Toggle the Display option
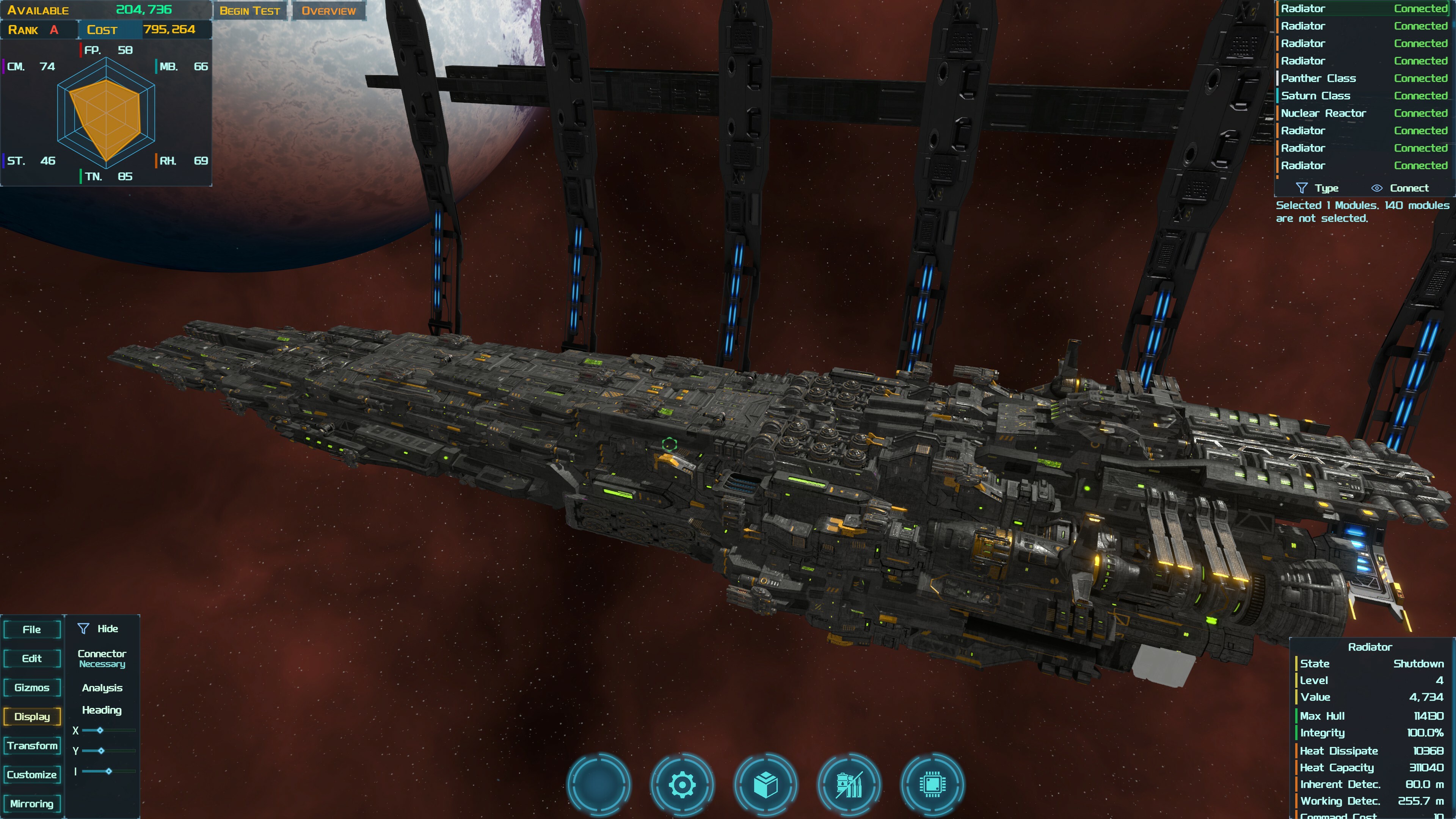Screen dimensions: 1456x819 pyautogui.click(x=31, y=717)
